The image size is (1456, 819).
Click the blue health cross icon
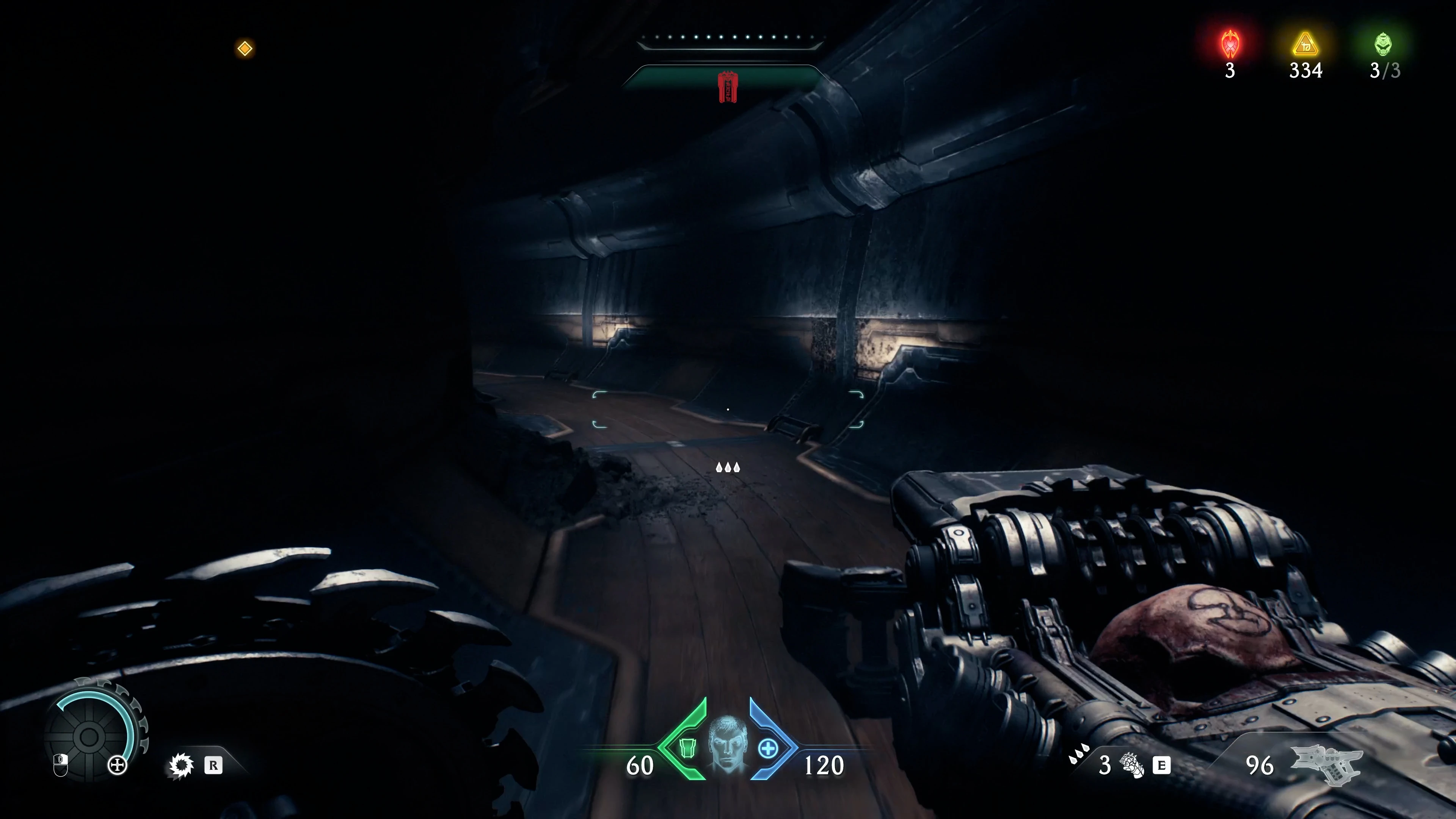point(767,749)
